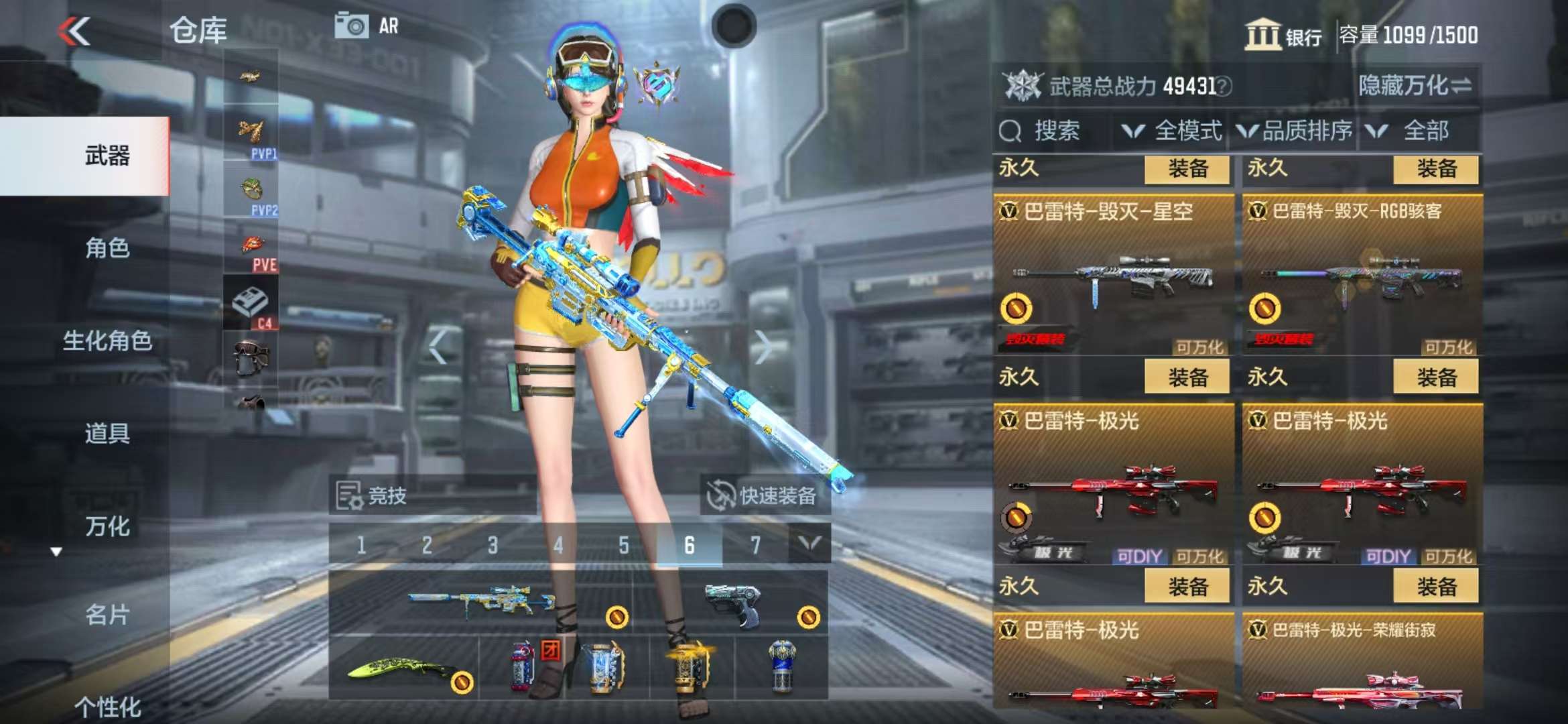Select the 巴雷特-毁灭-星空 weapon card
The height and width of the screenshot is (724, 1568).
click(x=1114, y=275)
